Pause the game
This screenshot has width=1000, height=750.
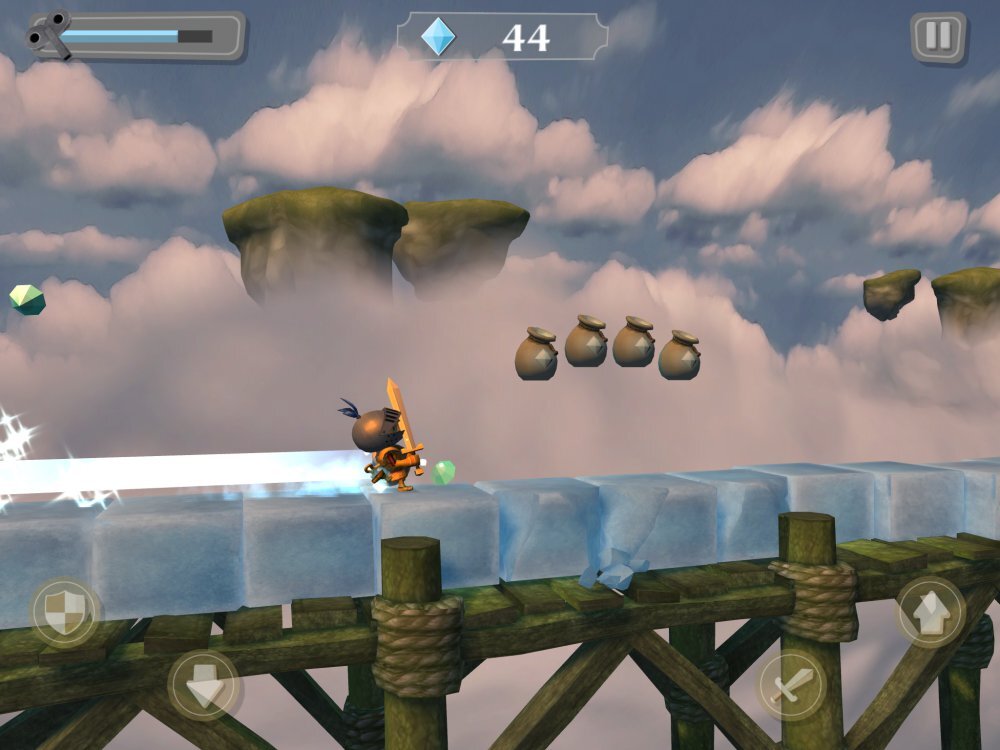(x=937, y=37)
